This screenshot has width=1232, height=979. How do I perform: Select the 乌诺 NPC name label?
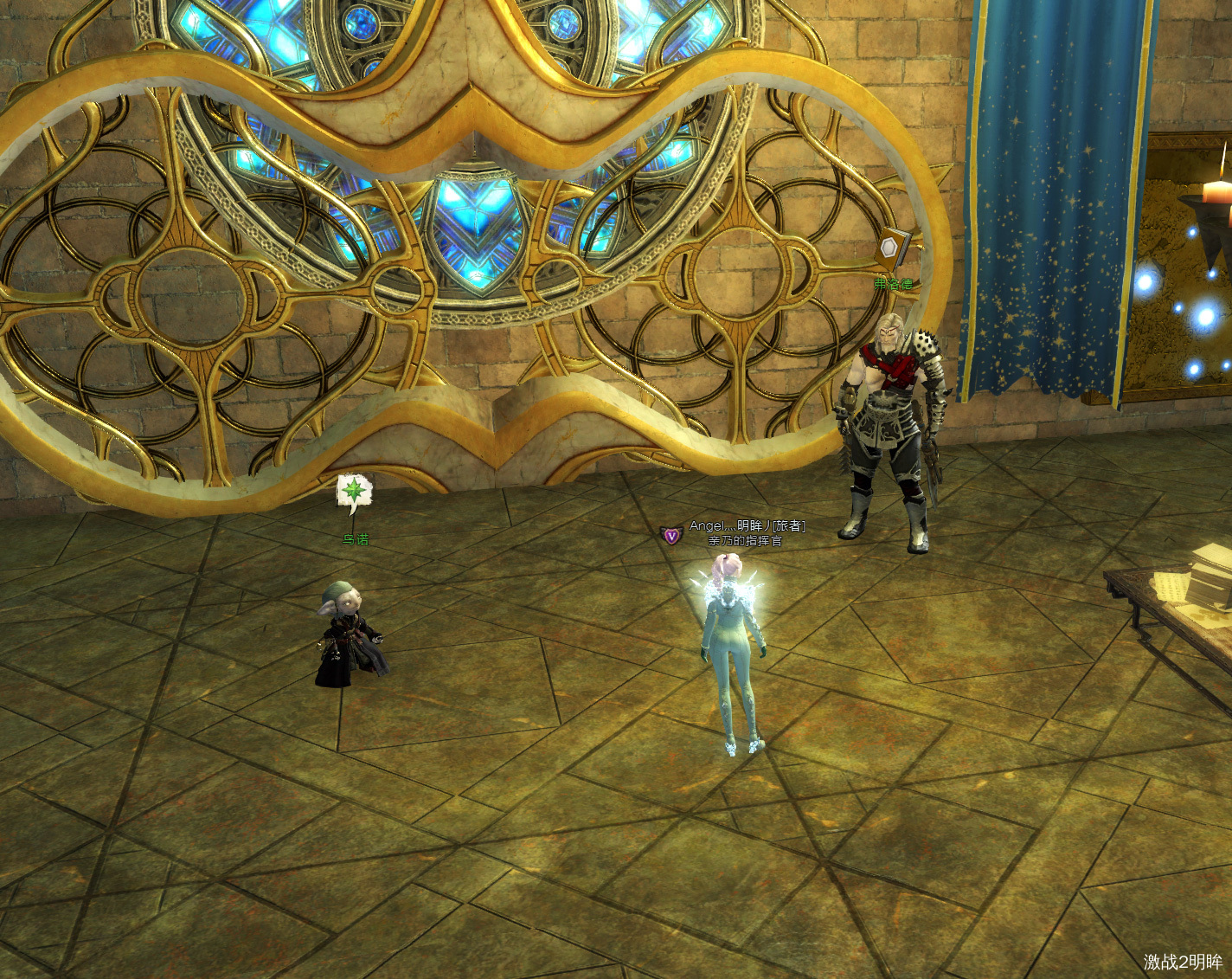(356, 540)
